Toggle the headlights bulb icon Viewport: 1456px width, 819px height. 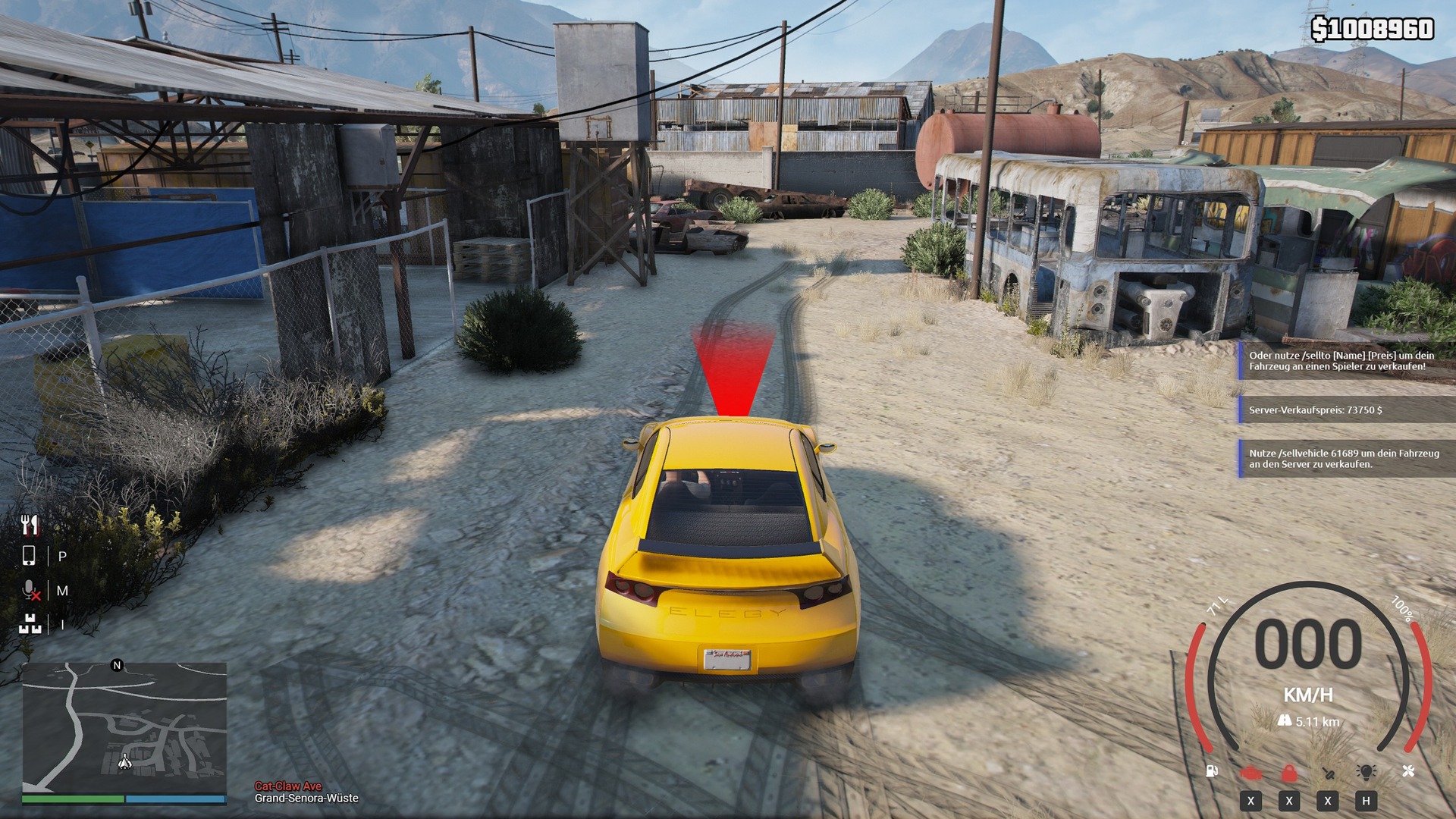pos(1366,772)
